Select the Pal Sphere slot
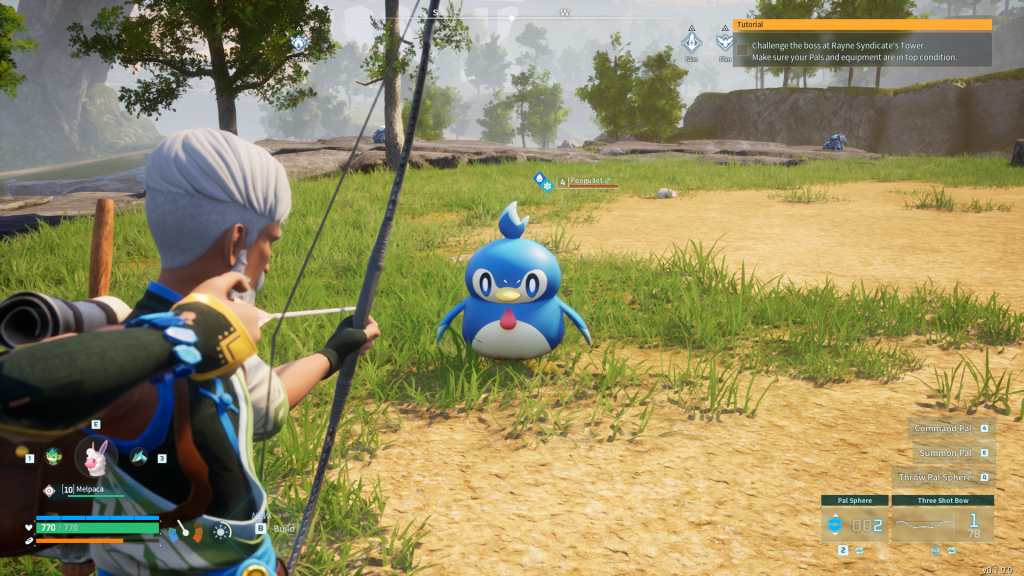Image resolution: width=1024 pixels, height=576 pixels. (854, 524)
